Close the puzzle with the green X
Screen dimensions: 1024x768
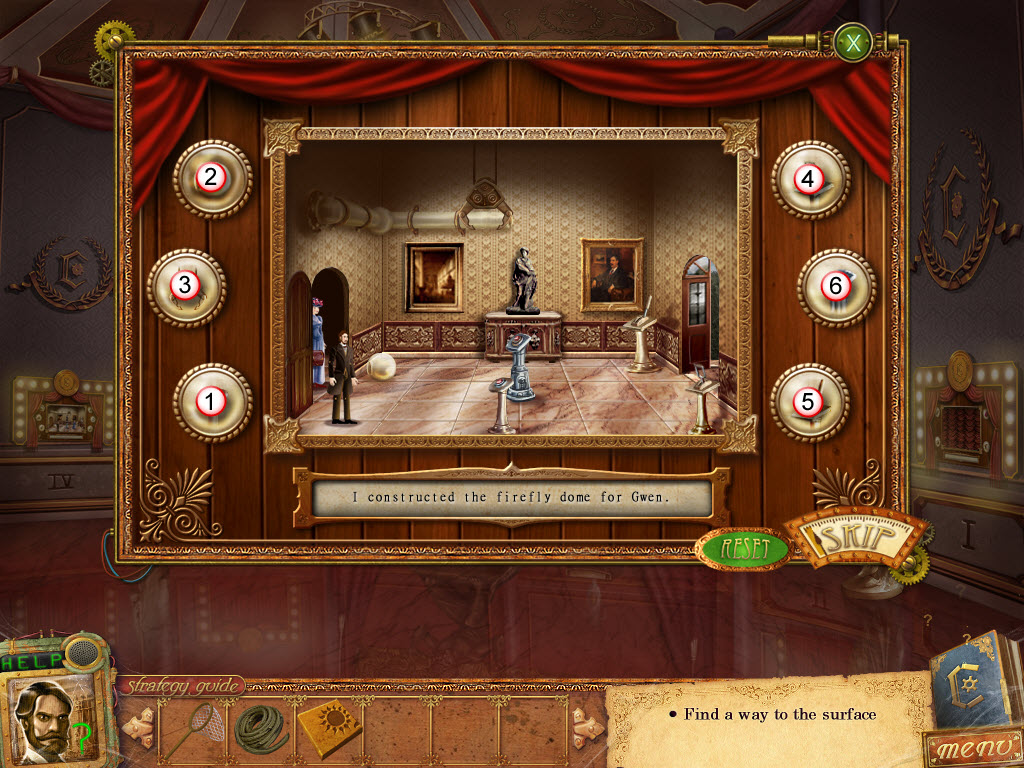click(x=853, y=43)
